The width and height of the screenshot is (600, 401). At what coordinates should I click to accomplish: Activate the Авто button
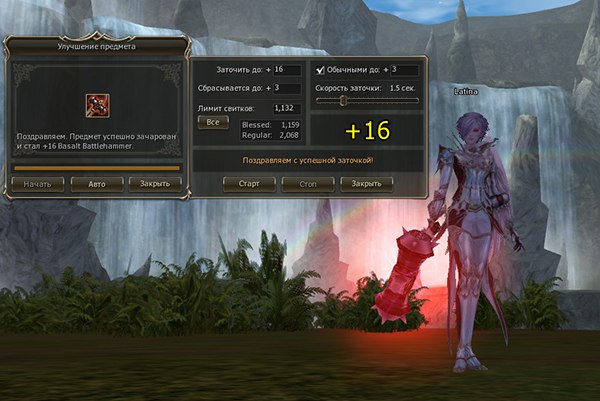click(x=97, y=184)
